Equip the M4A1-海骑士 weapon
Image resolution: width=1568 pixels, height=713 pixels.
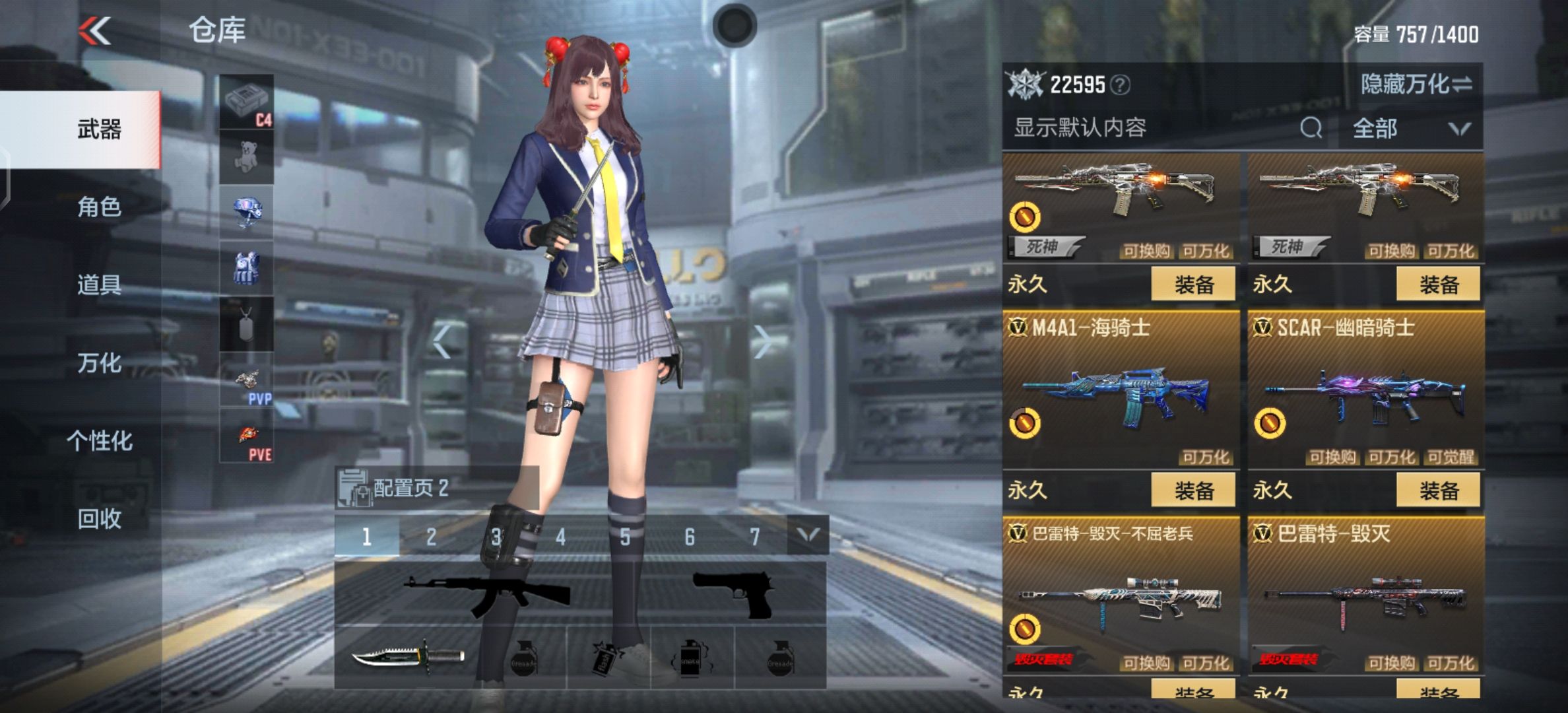pyautogui.click(x=1193, y=491)
